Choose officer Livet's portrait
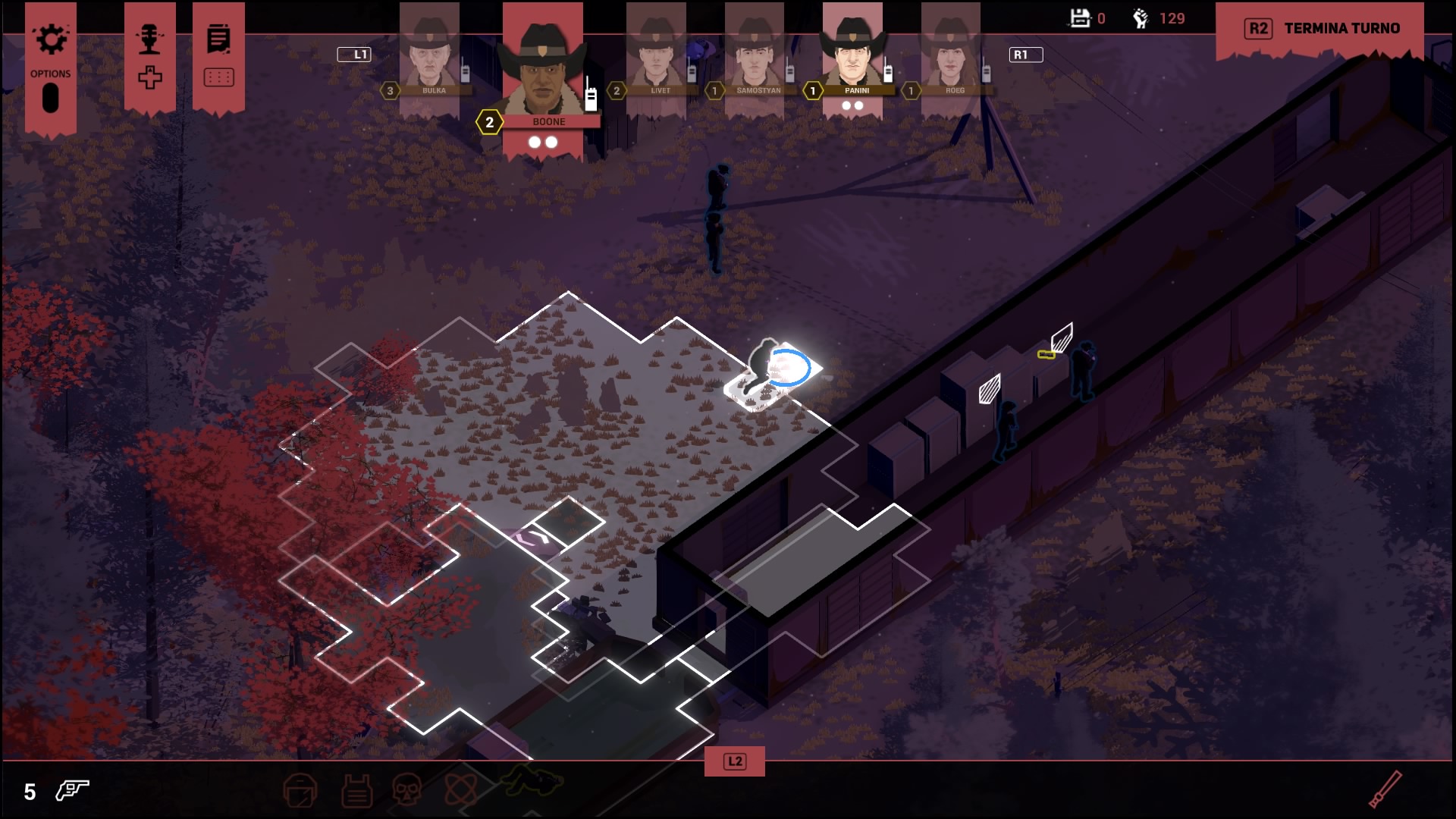Viewport: 1456px width, 819px height. (x=656, y=57)
